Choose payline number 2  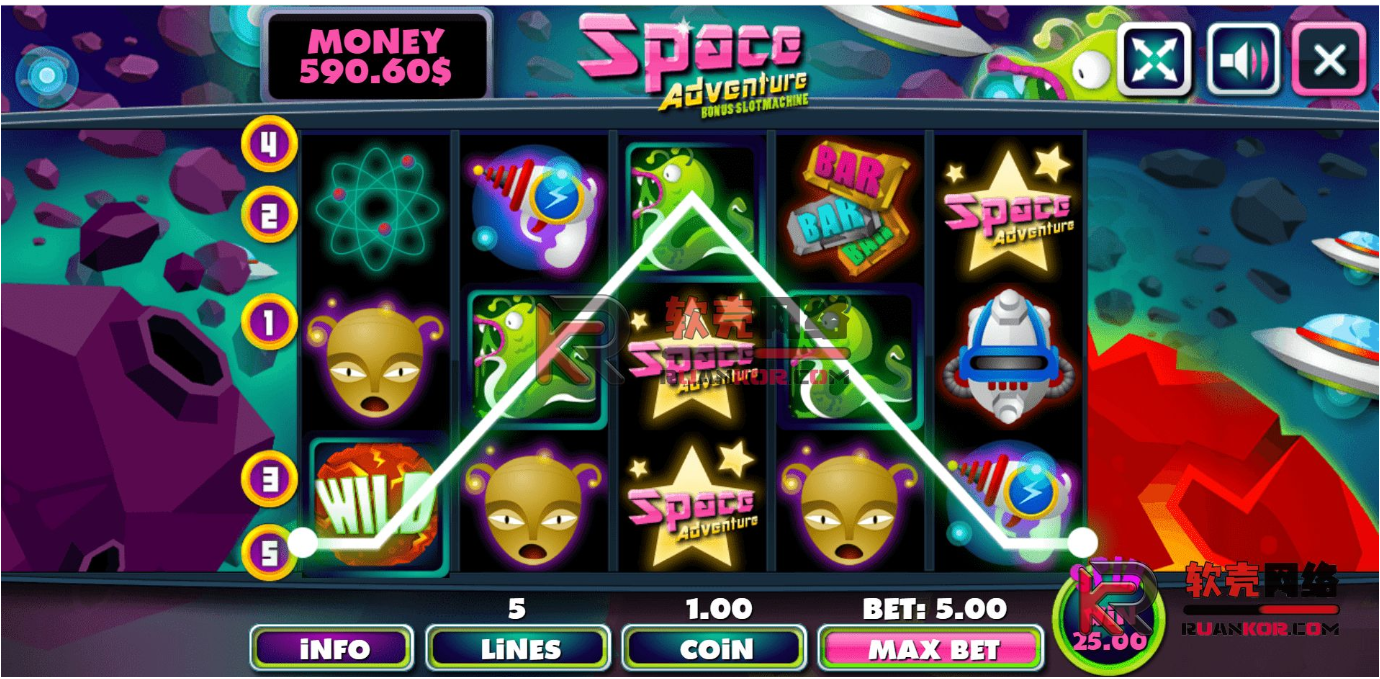268,214
